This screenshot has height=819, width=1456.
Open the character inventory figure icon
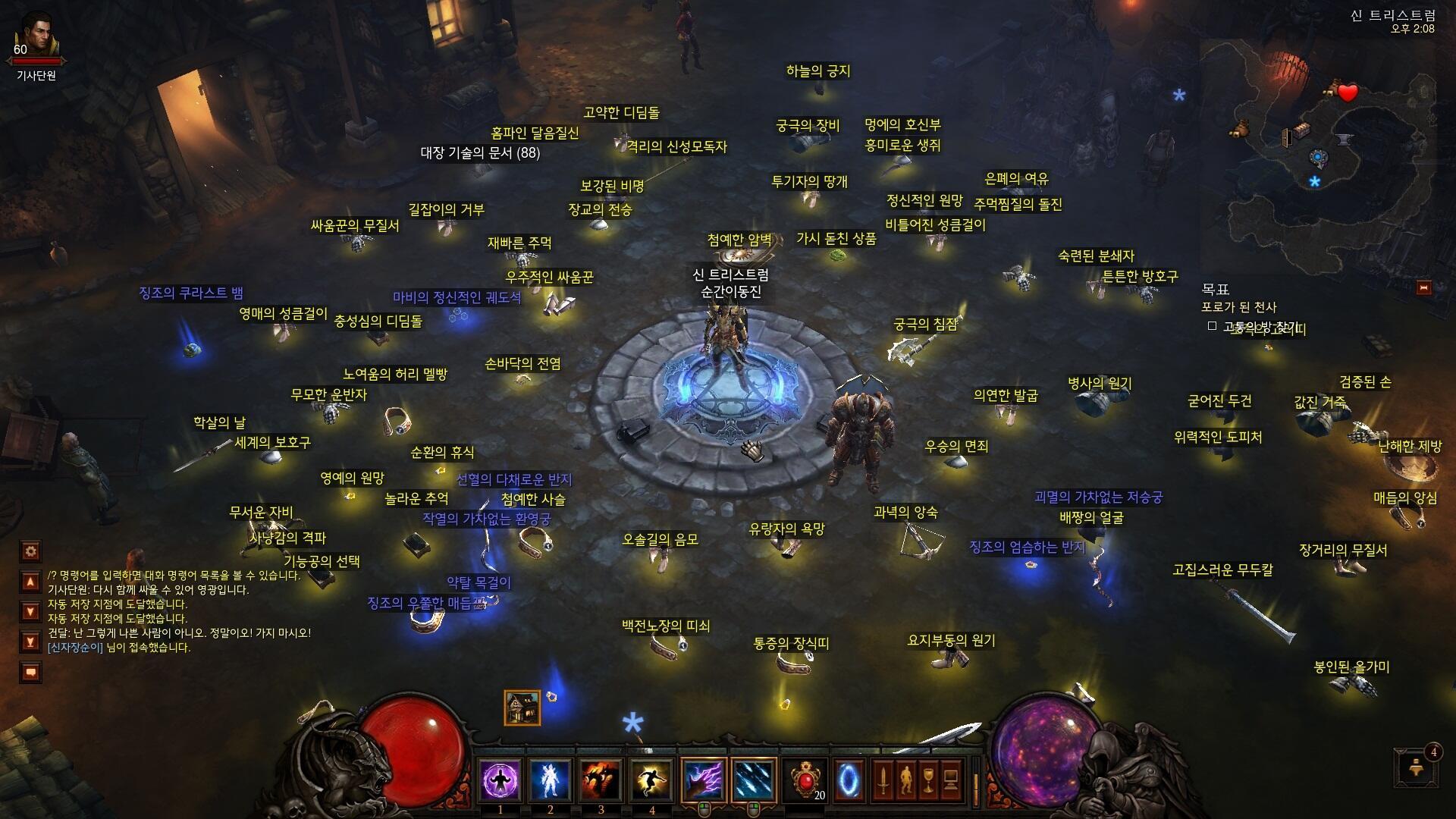906,780
